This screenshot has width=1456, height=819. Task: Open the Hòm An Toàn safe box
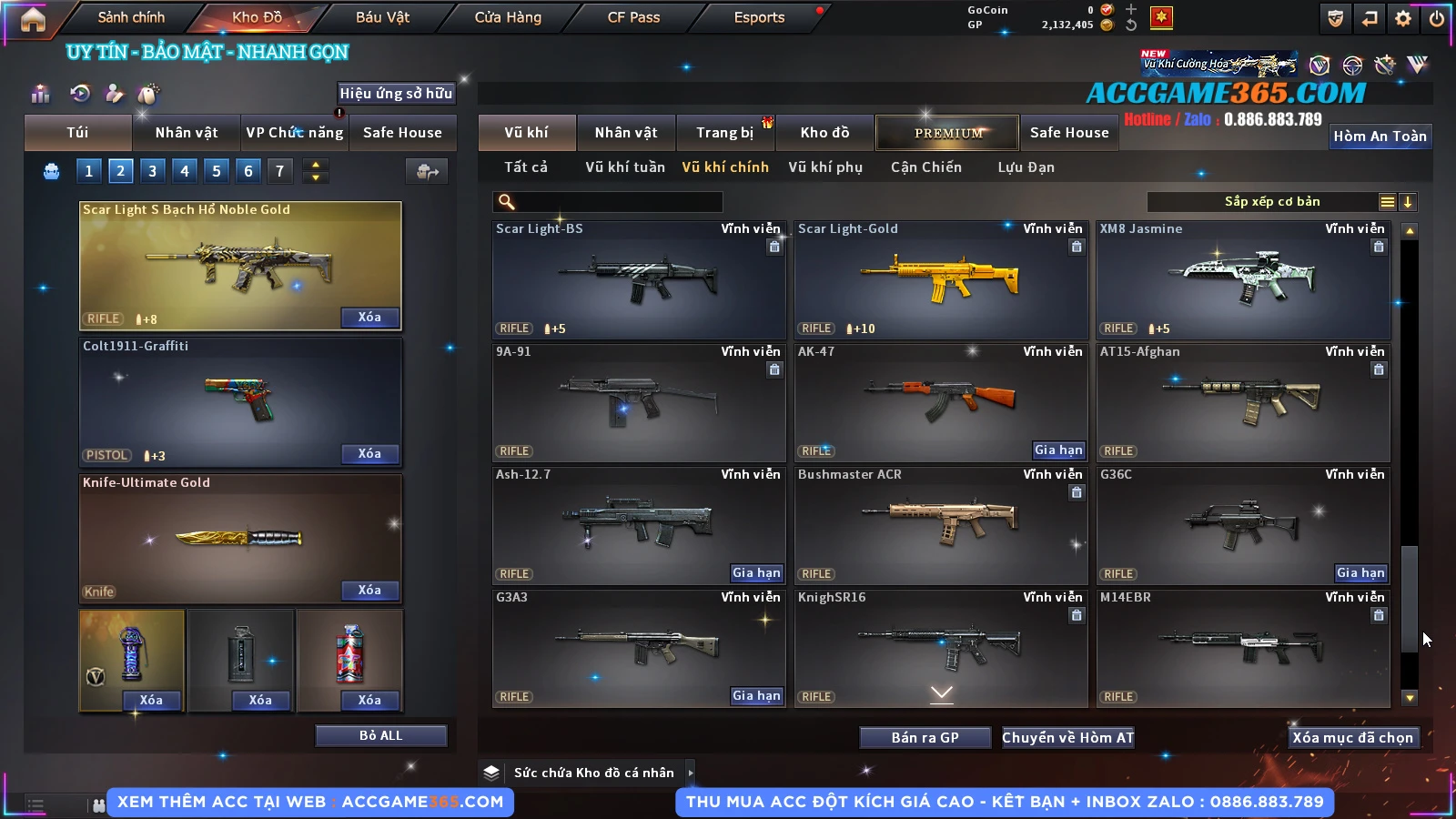1380,136
